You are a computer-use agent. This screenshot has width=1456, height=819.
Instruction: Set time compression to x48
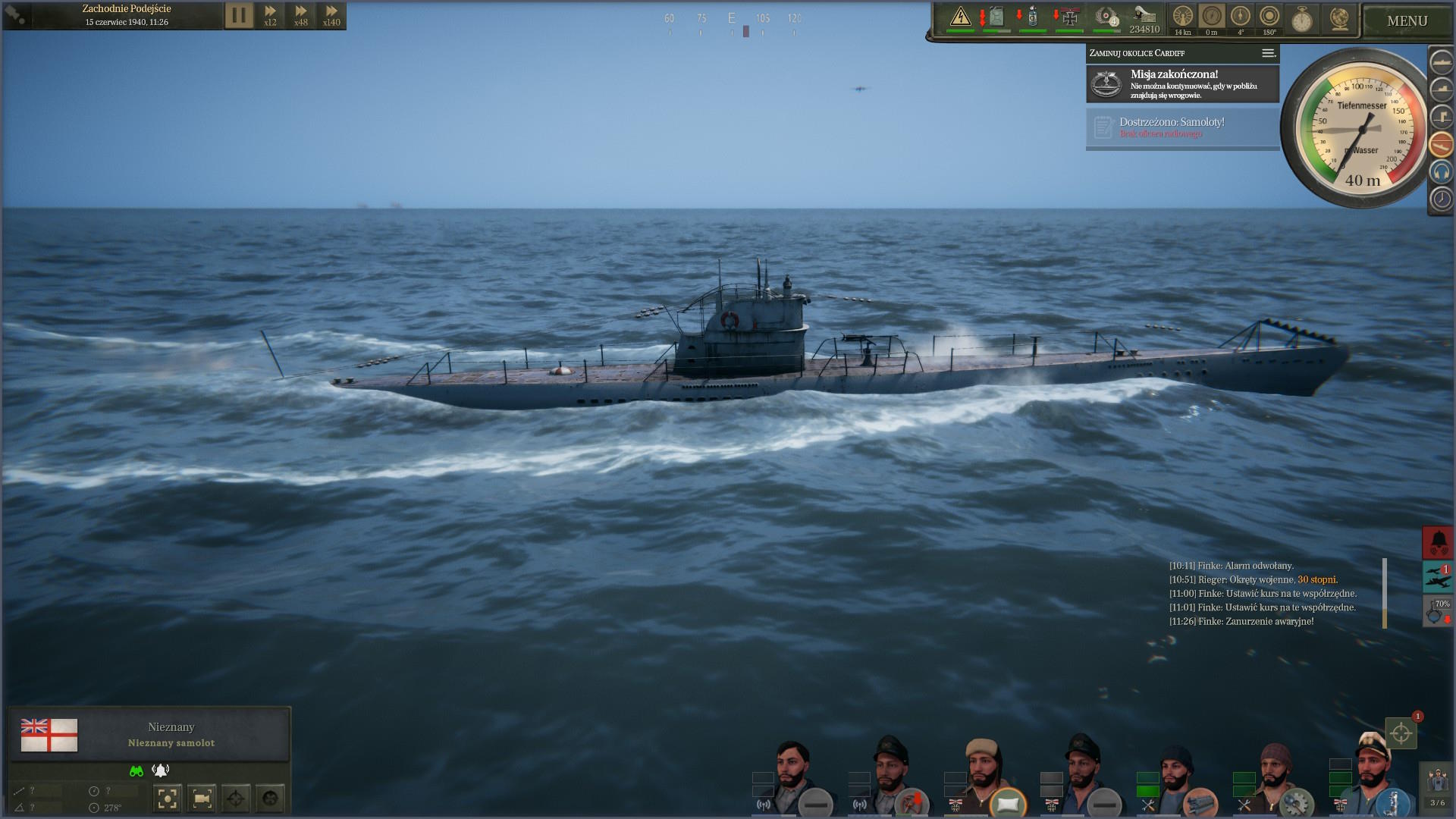pos(301,15)
